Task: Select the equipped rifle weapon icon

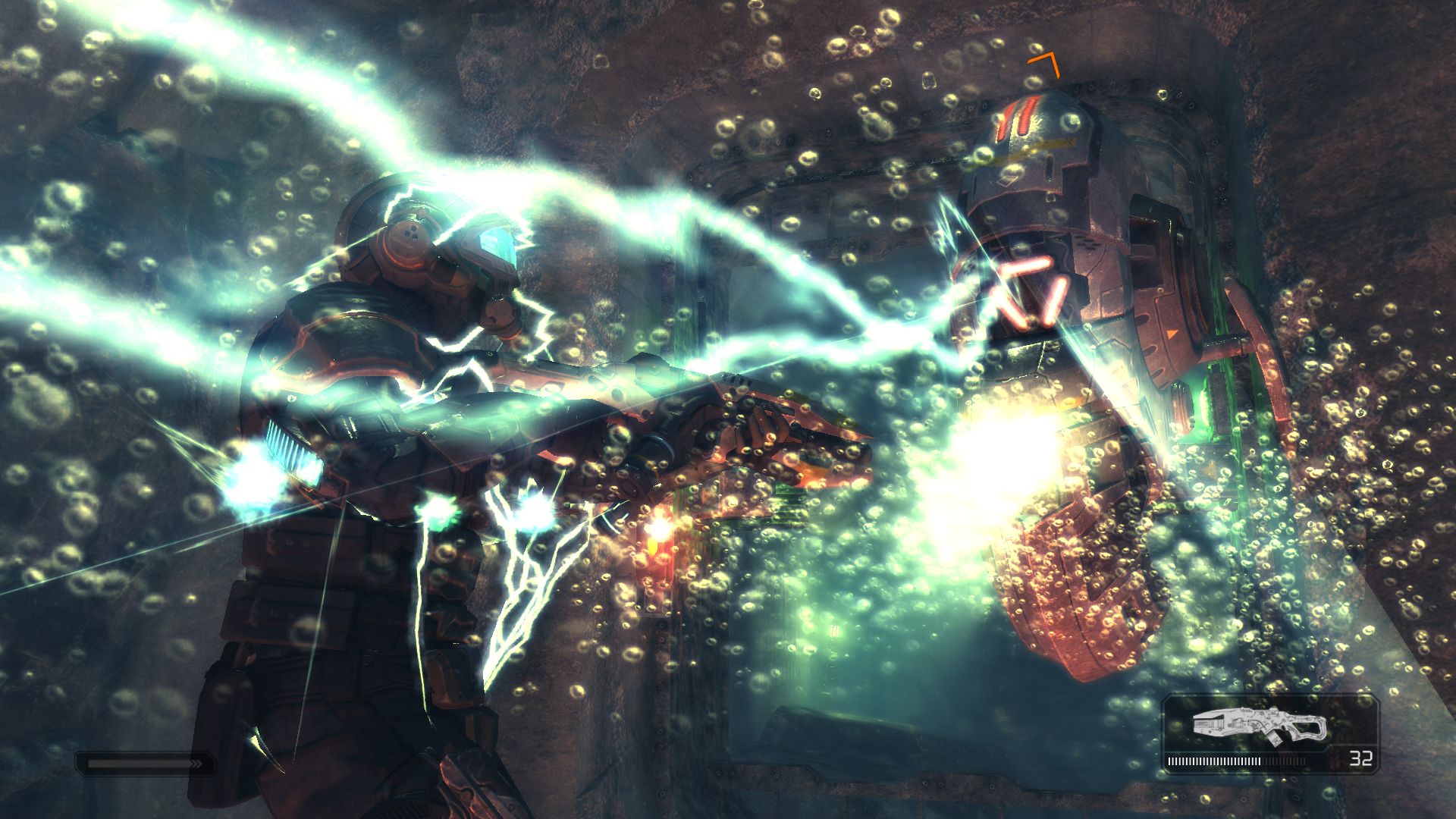Action: tap(1260, 725)
